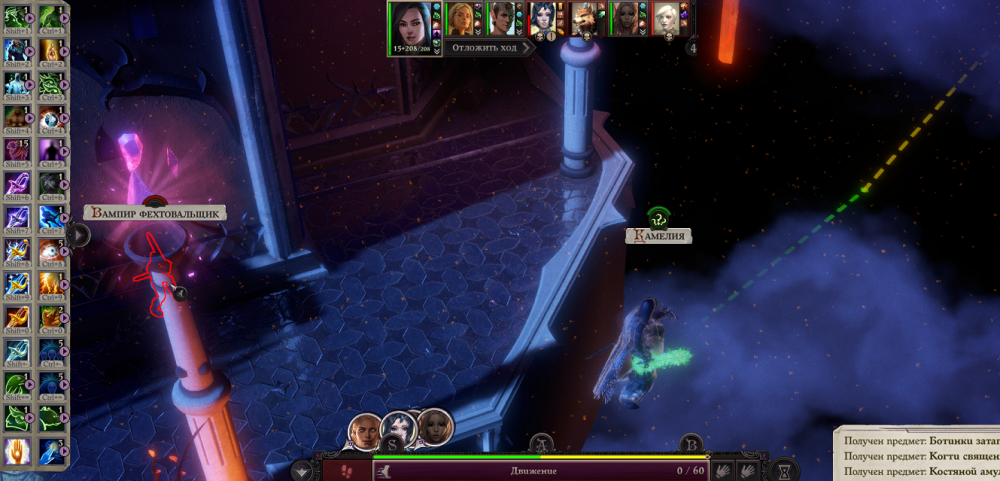Open the combat log panel
The width and height of the screenshot is (1000, 481).
tap(916, 455)
